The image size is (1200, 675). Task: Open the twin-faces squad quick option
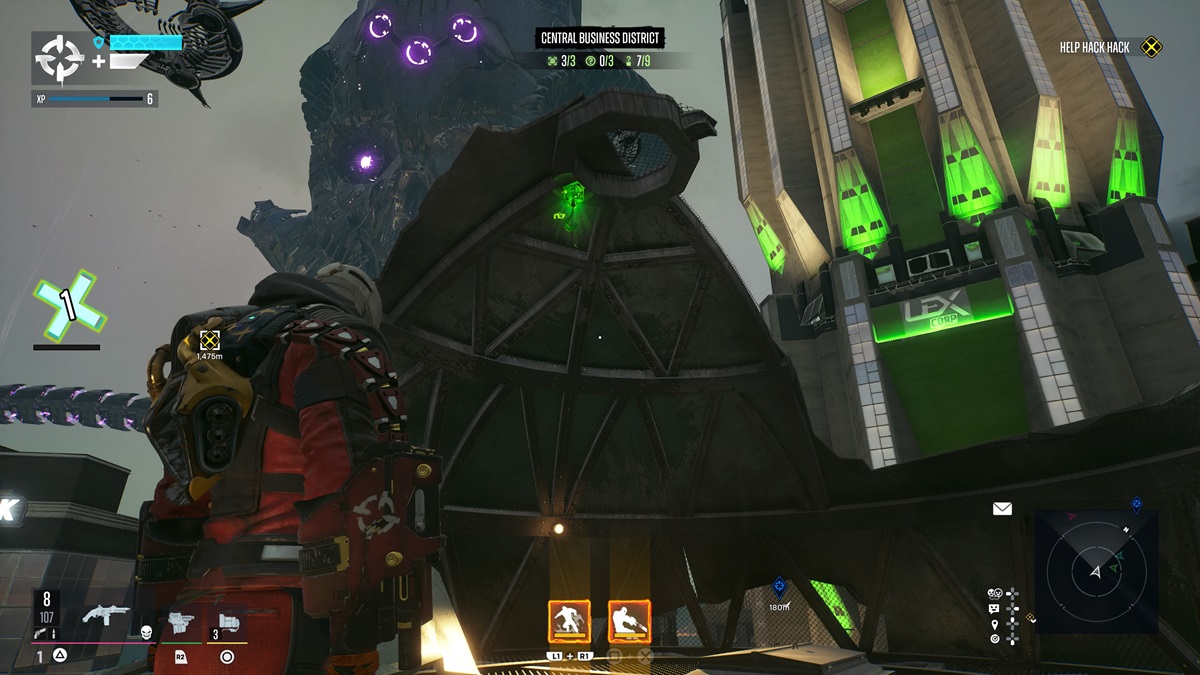(x=995, y=593)
